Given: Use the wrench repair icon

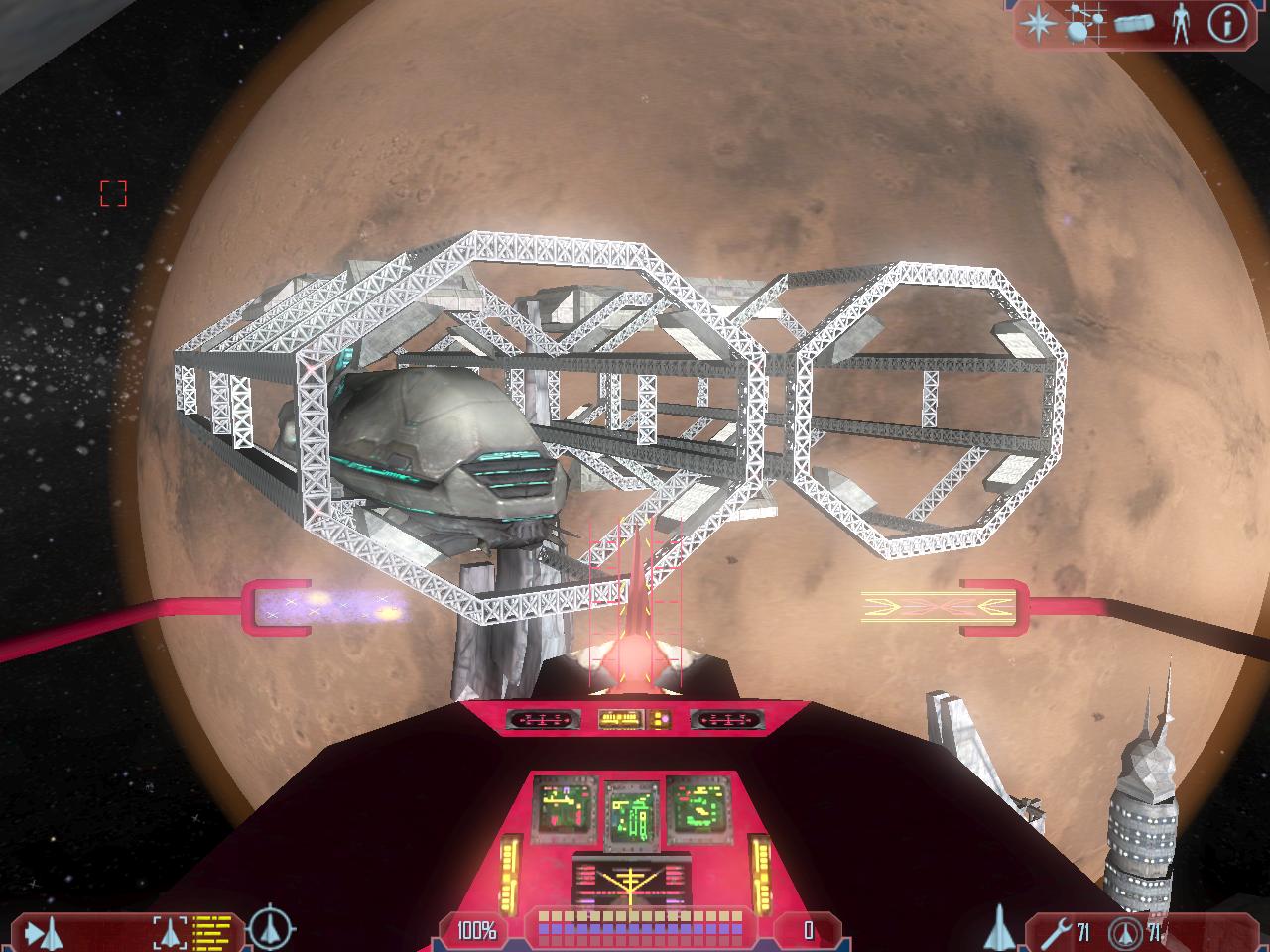Looking at the screenshot, I should [x=1054, y=932].
